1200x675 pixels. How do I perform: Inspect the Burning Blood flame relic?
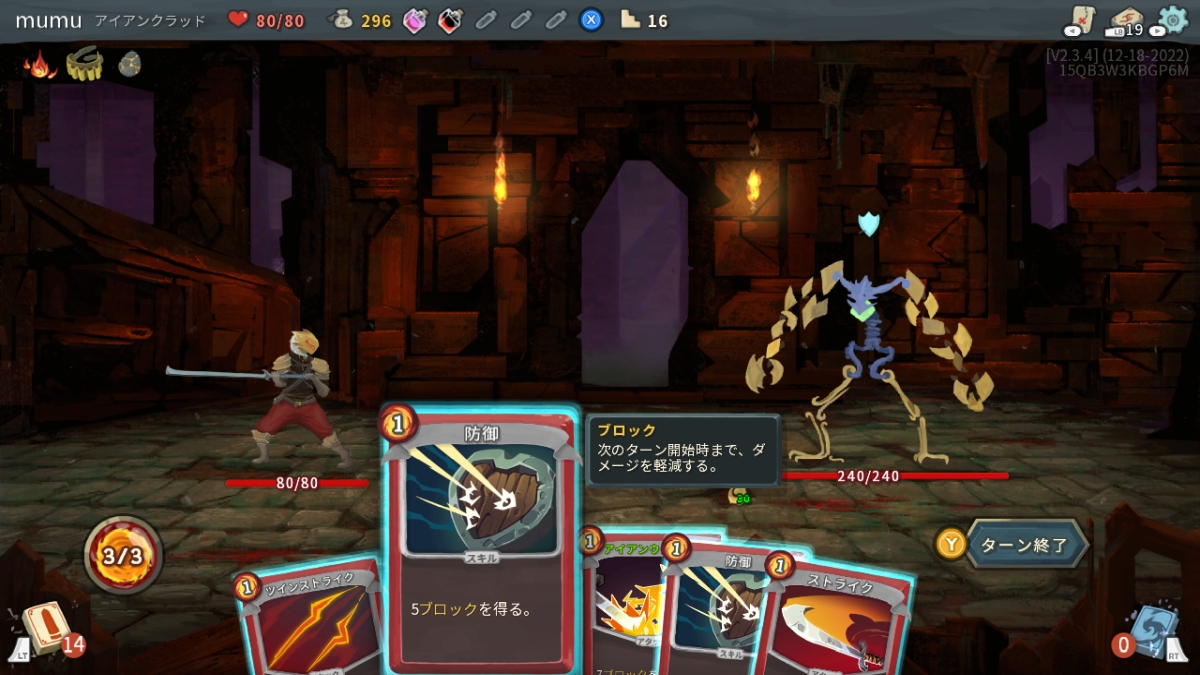[x=40, y=65]
